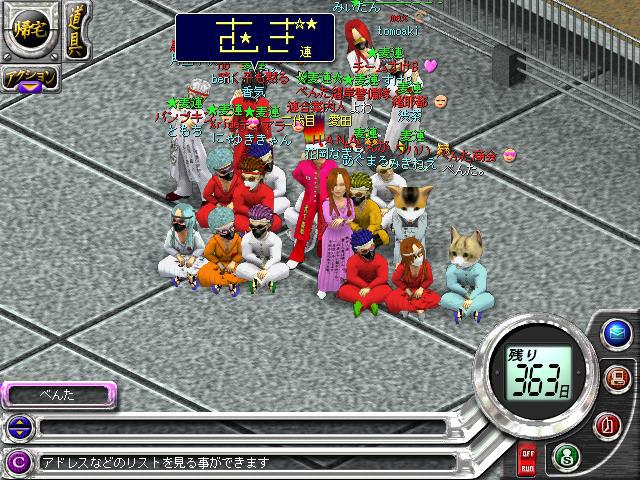
Task: Click the purple C button
Action: [x=17, y=462]
